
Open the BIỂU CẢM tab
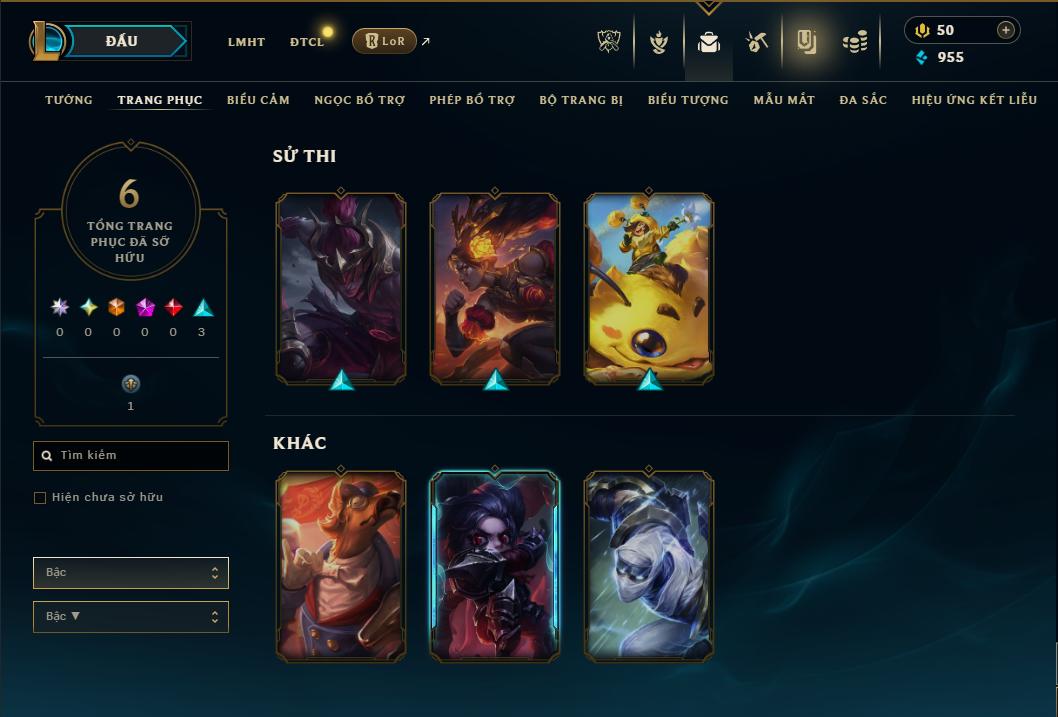258,100
